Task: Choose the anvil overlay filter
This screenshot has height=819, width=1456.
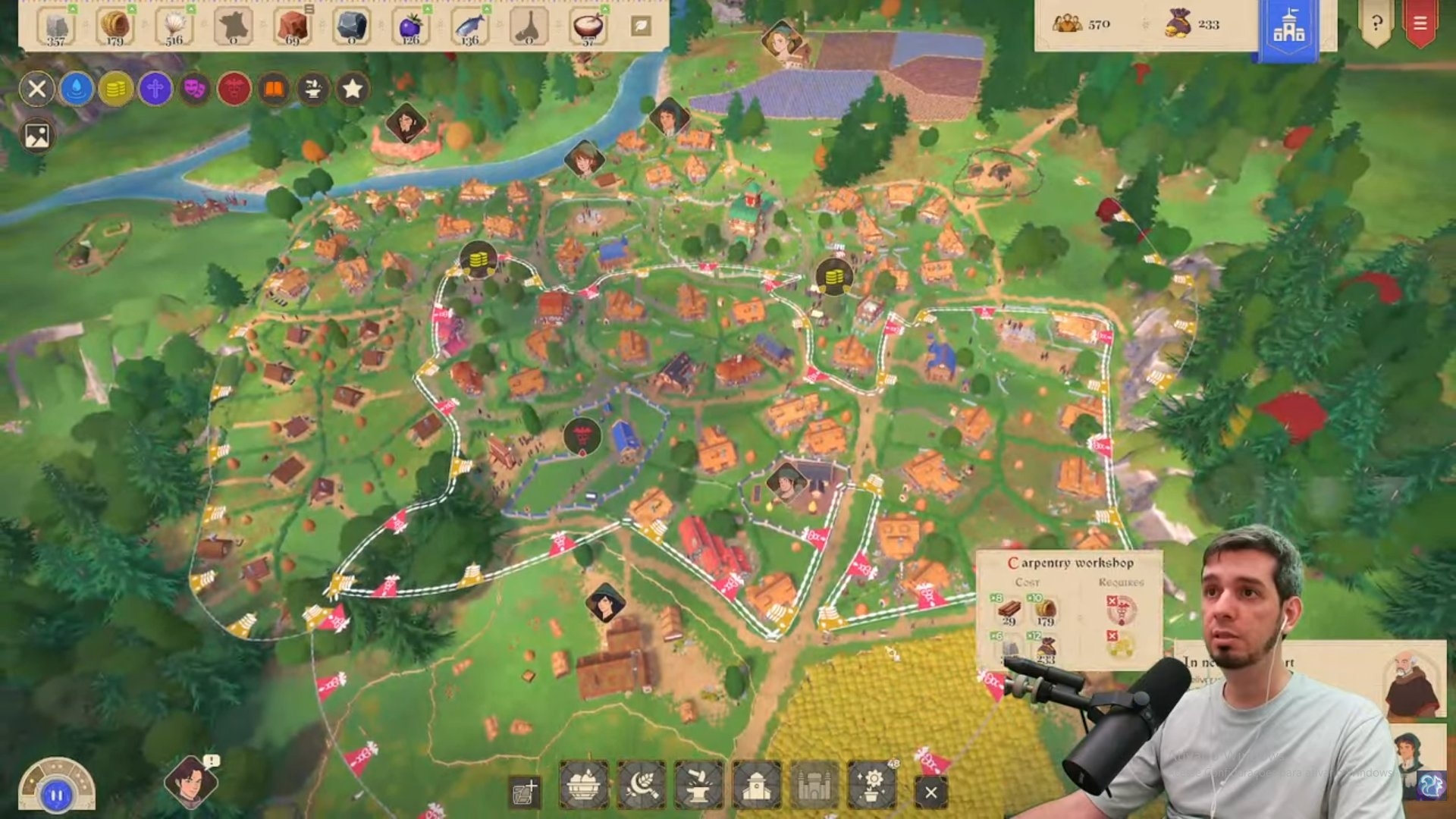Action: (312, 89)
